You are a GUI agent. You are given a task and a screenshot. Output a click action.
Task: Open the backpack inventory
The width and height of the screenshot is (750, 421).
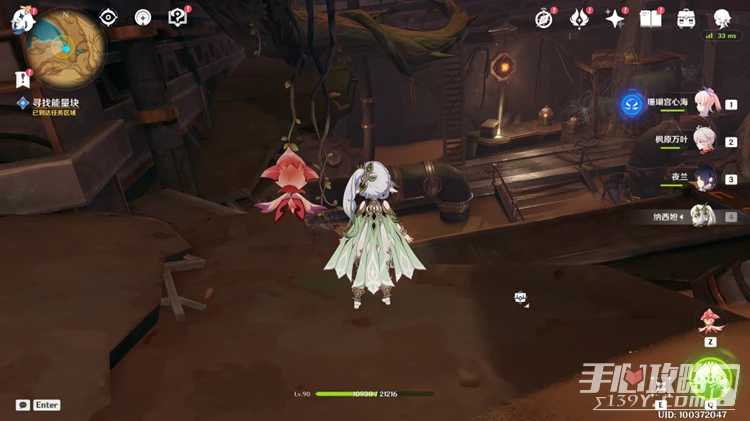(x=686, y=18)
